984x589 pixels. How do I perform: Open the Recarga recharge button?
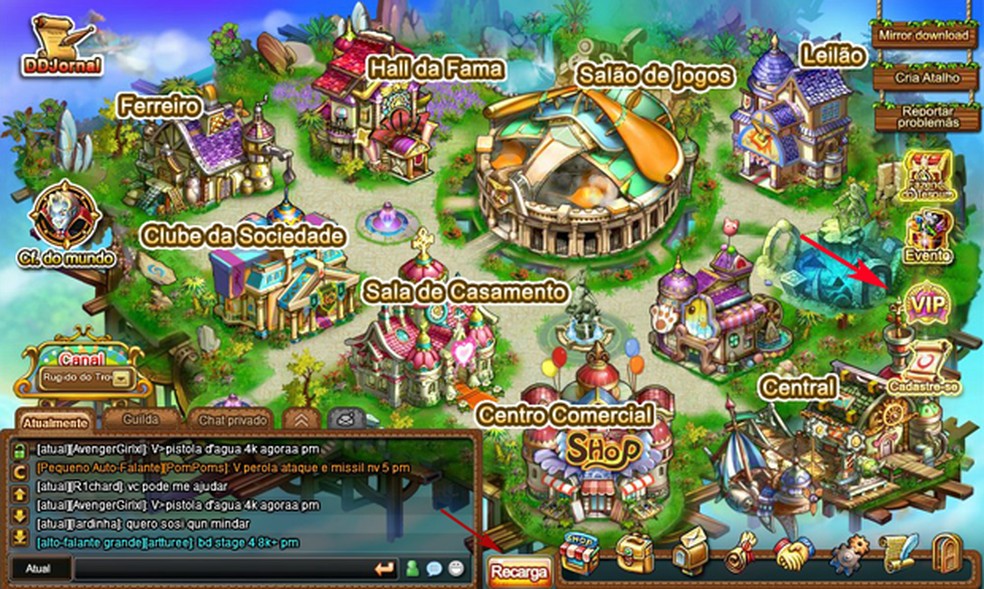pyautogui.click(x=519, y=570)
